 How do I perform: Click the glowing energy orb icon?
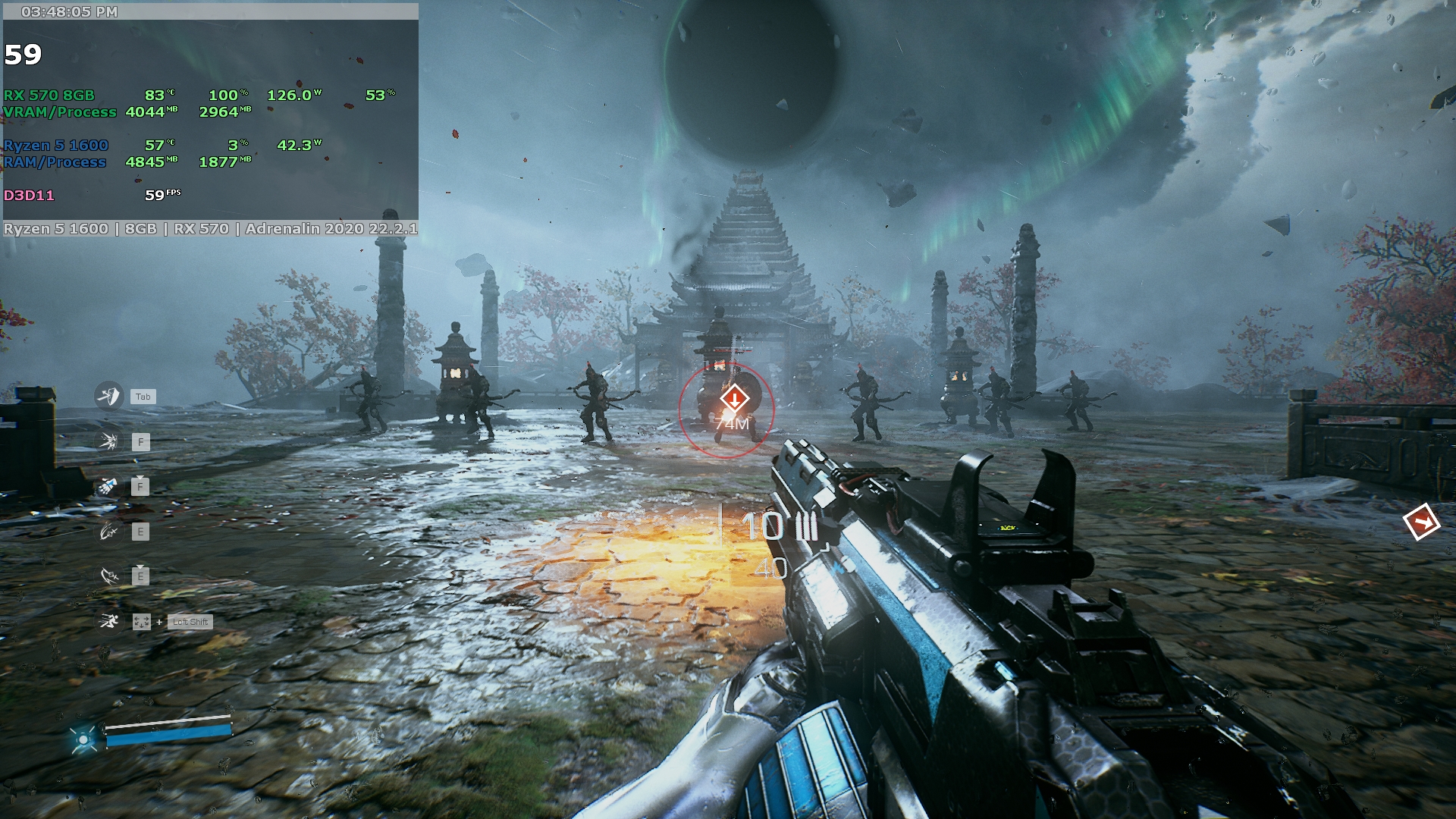pos(83,739)
